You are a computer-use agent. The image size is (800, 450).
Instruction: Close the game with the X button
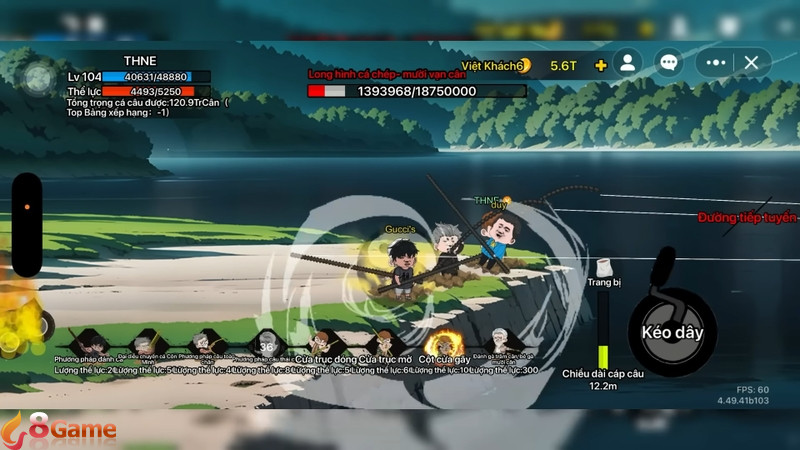pos(752,62)
